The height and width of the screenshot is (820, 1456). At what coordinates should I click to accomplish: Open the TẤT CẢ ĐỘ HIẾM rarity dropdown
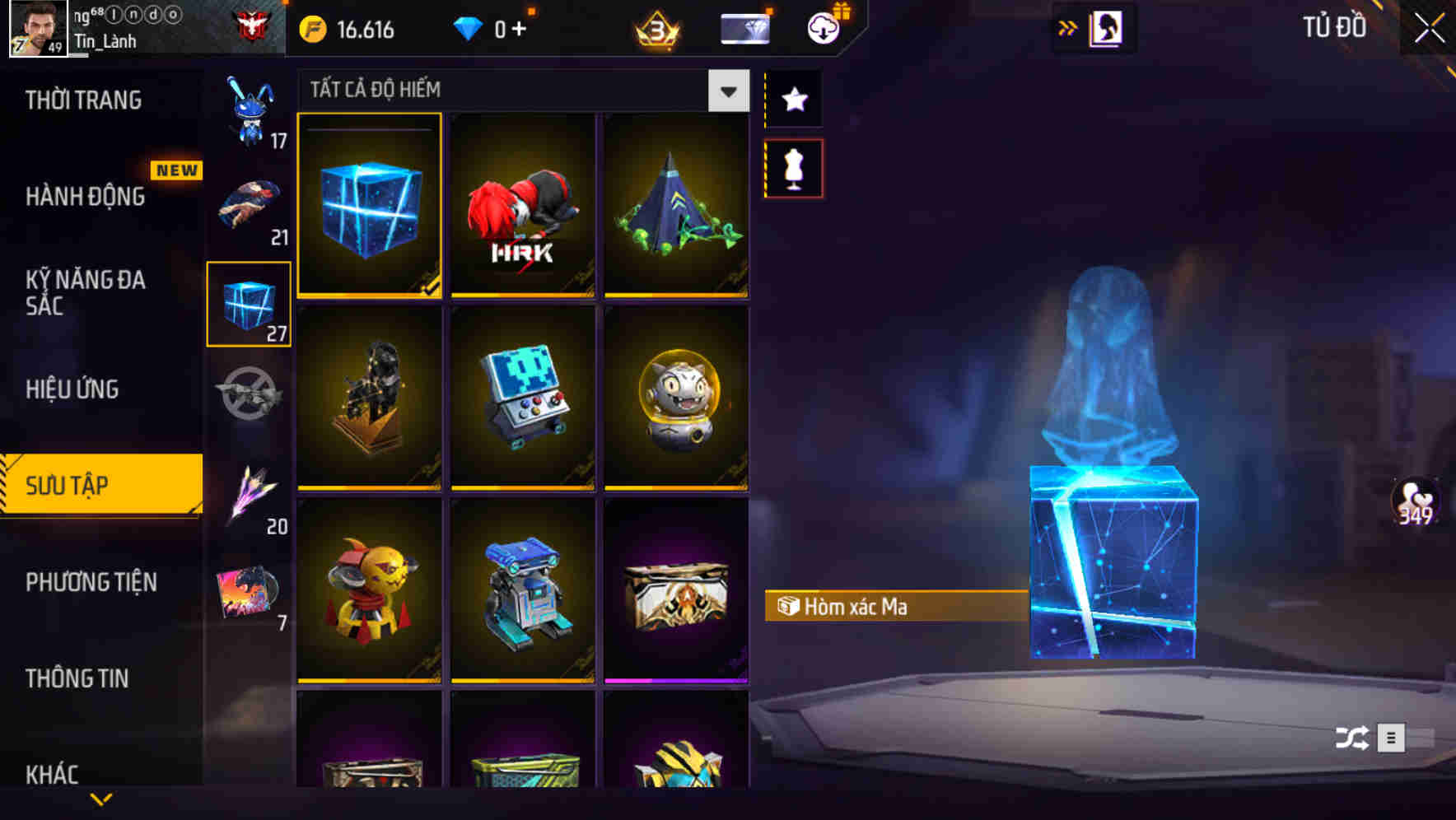click(726, 91)
